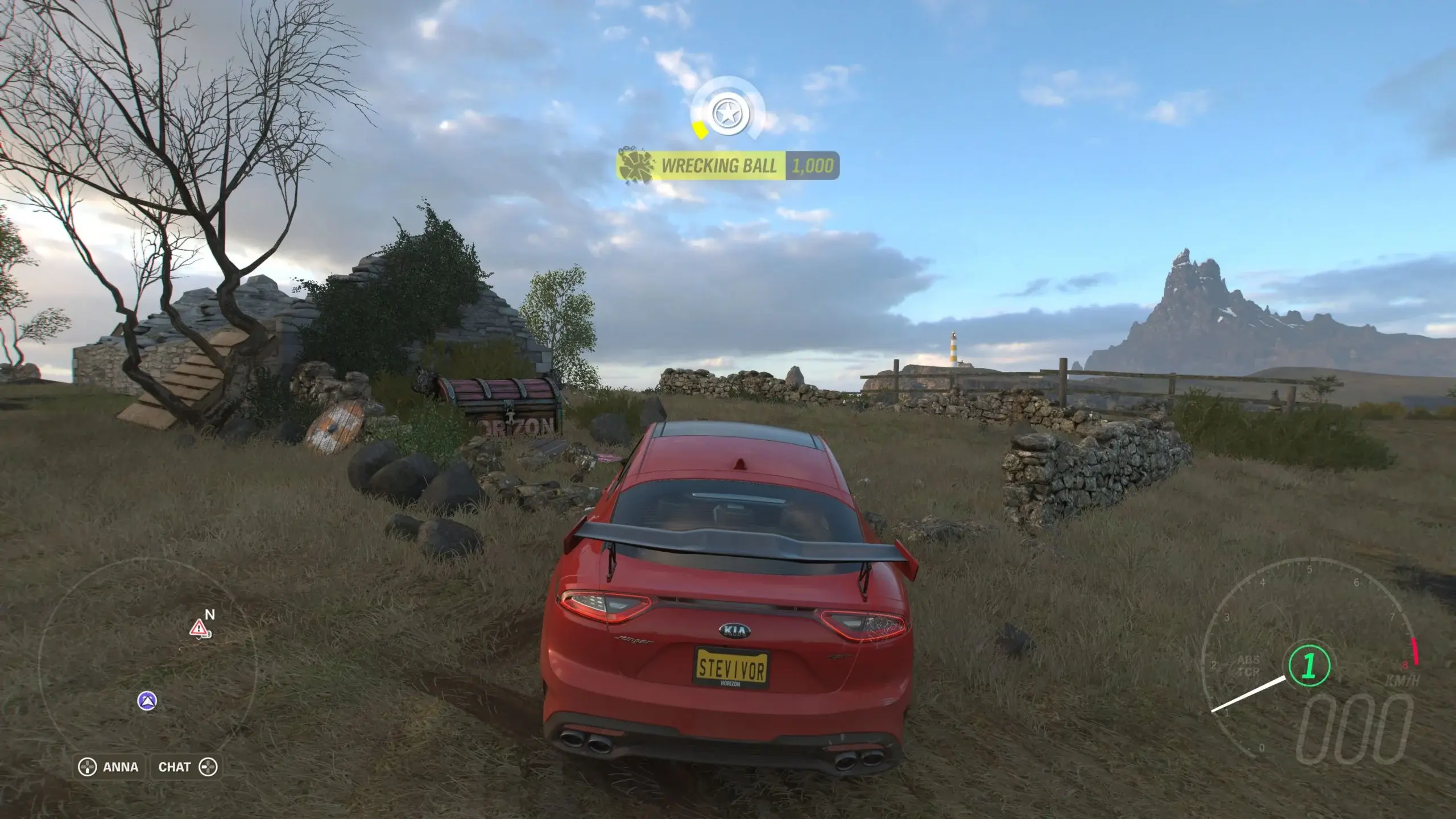Select the purple player arrow on minimap
Image resolution: width=1456 pixels, height=819 pixels.
pyautogui.click(x=147, y=701)
